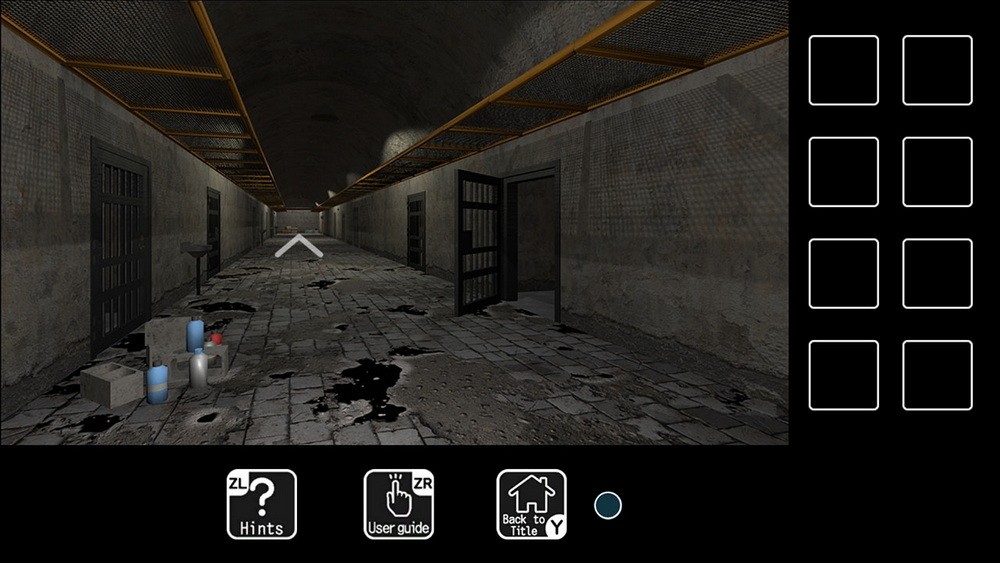Show the User guide
Image resolution: width=1000 pixels, height=563 pixels.
398,504
